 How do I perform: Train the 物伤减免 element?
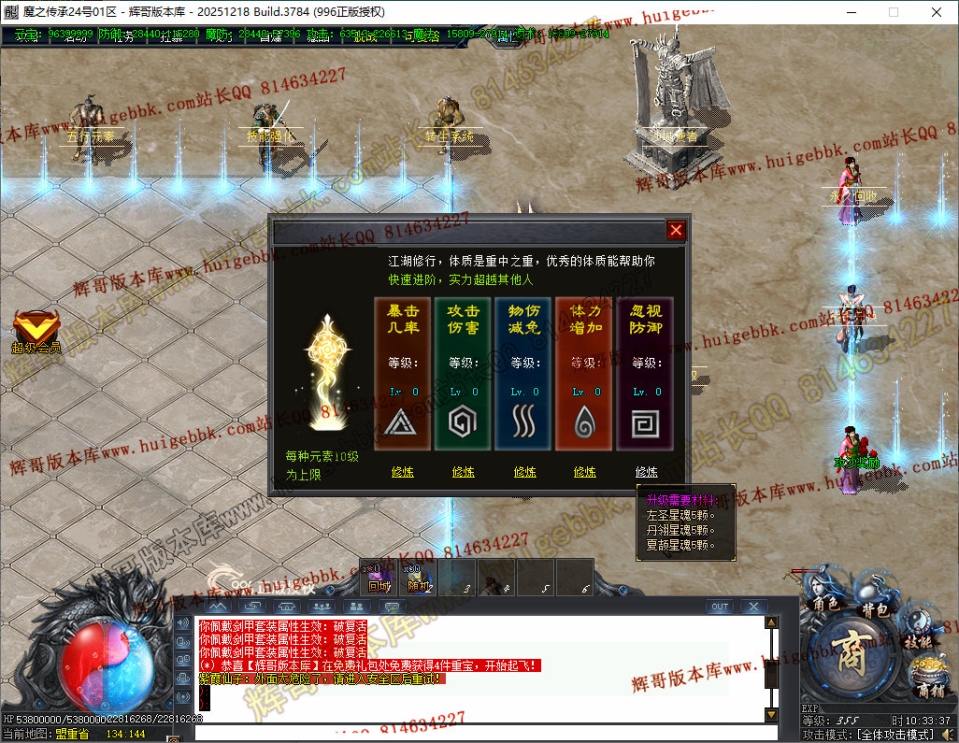point(525,472)
